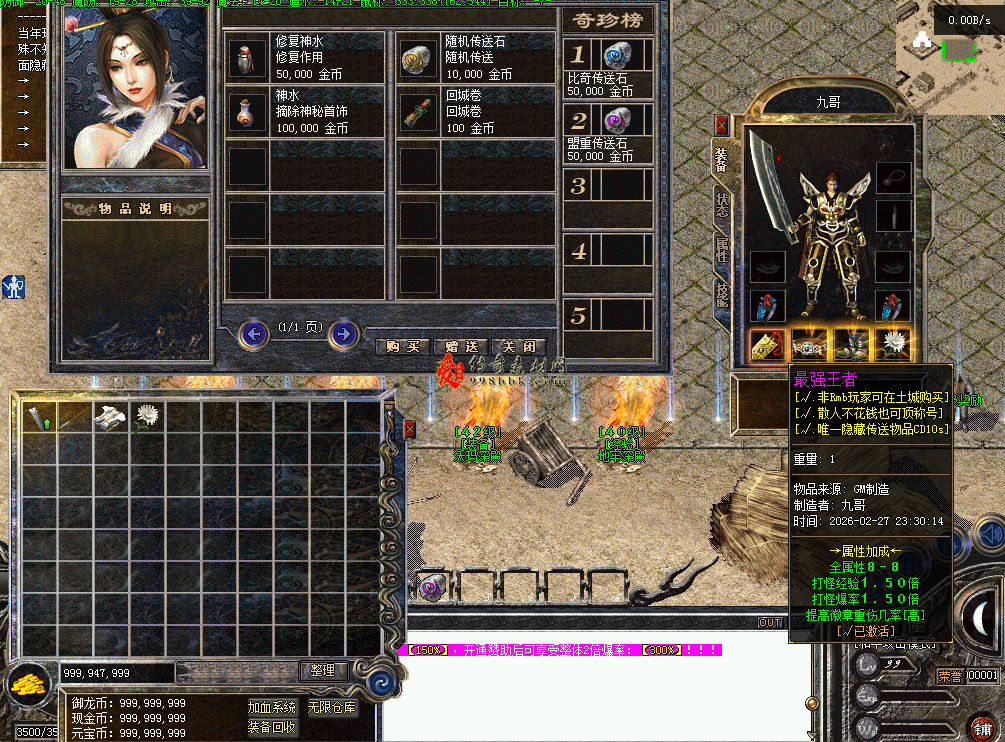This screenshot has height=742, width=1005.
Task: Open the 属性 attributes tab
Action: point(721,250)
